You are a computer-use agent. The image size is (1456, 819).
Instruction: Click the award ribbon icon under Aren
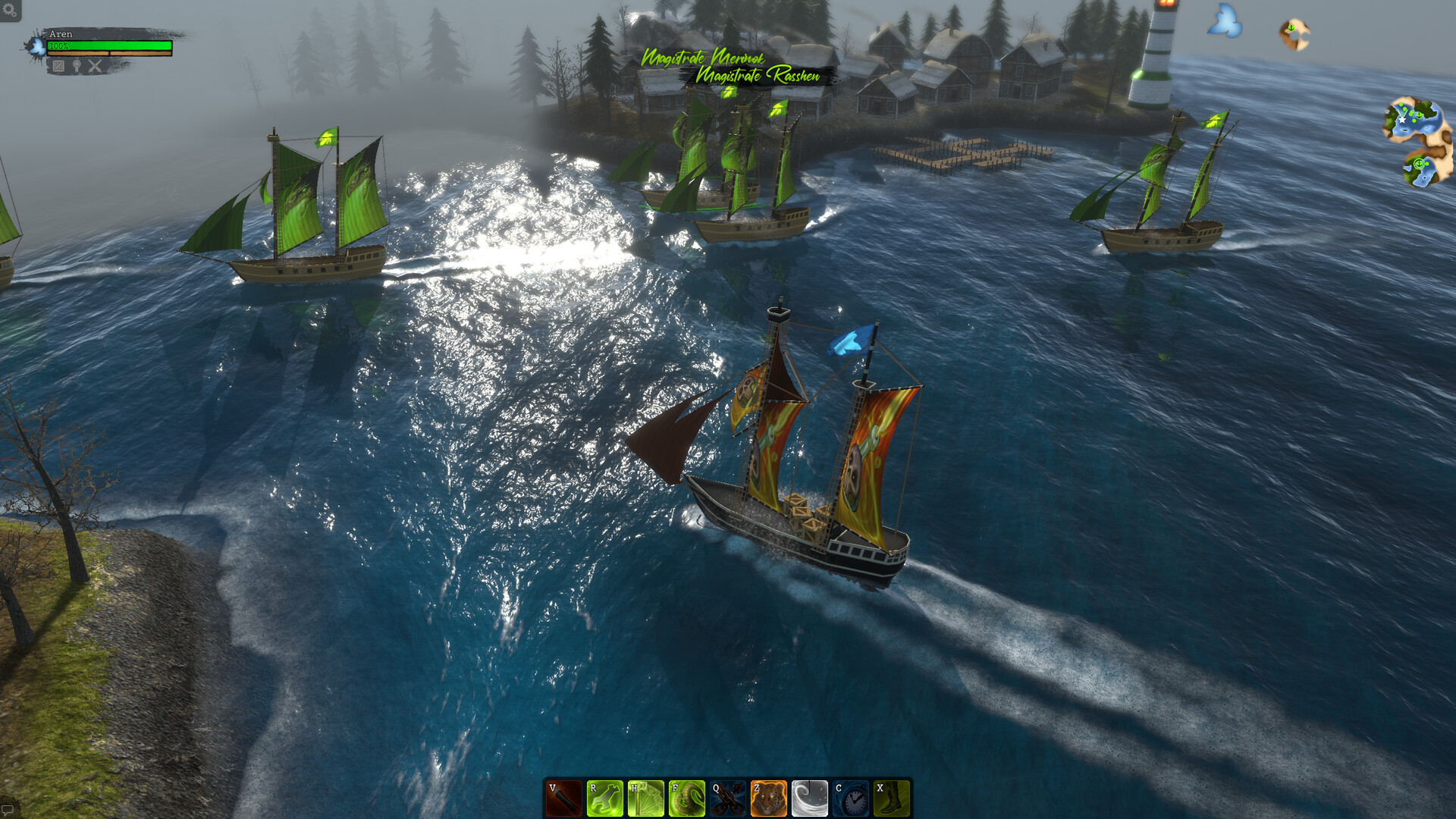click(x=77, y=66)
